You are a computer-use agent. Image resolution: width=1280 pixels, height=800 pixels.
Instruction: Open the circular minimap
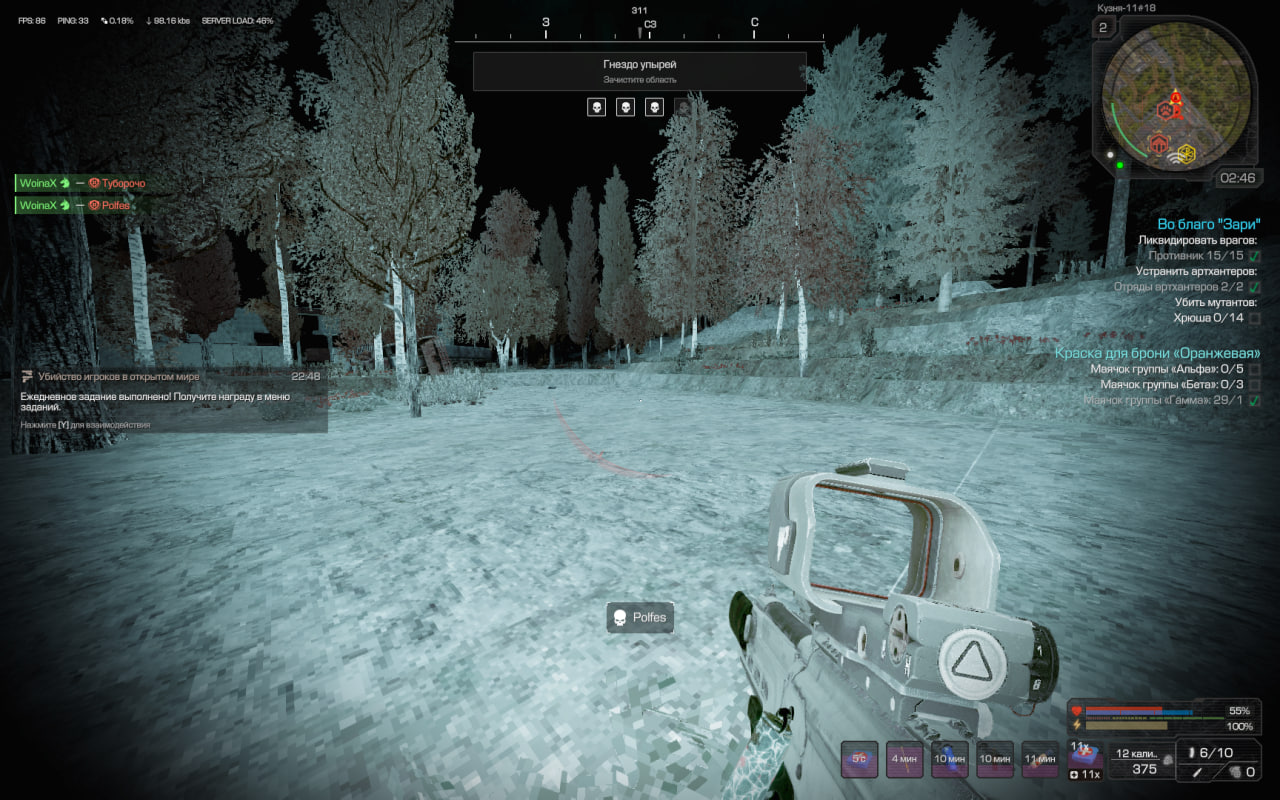coord(1177,94)
